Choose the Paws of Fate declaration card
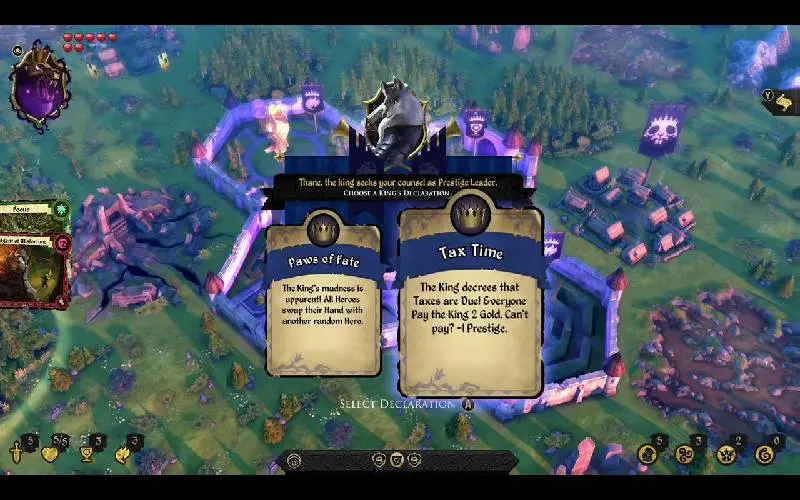This screenshot has width=800, height=500. (x=323, y=298)
